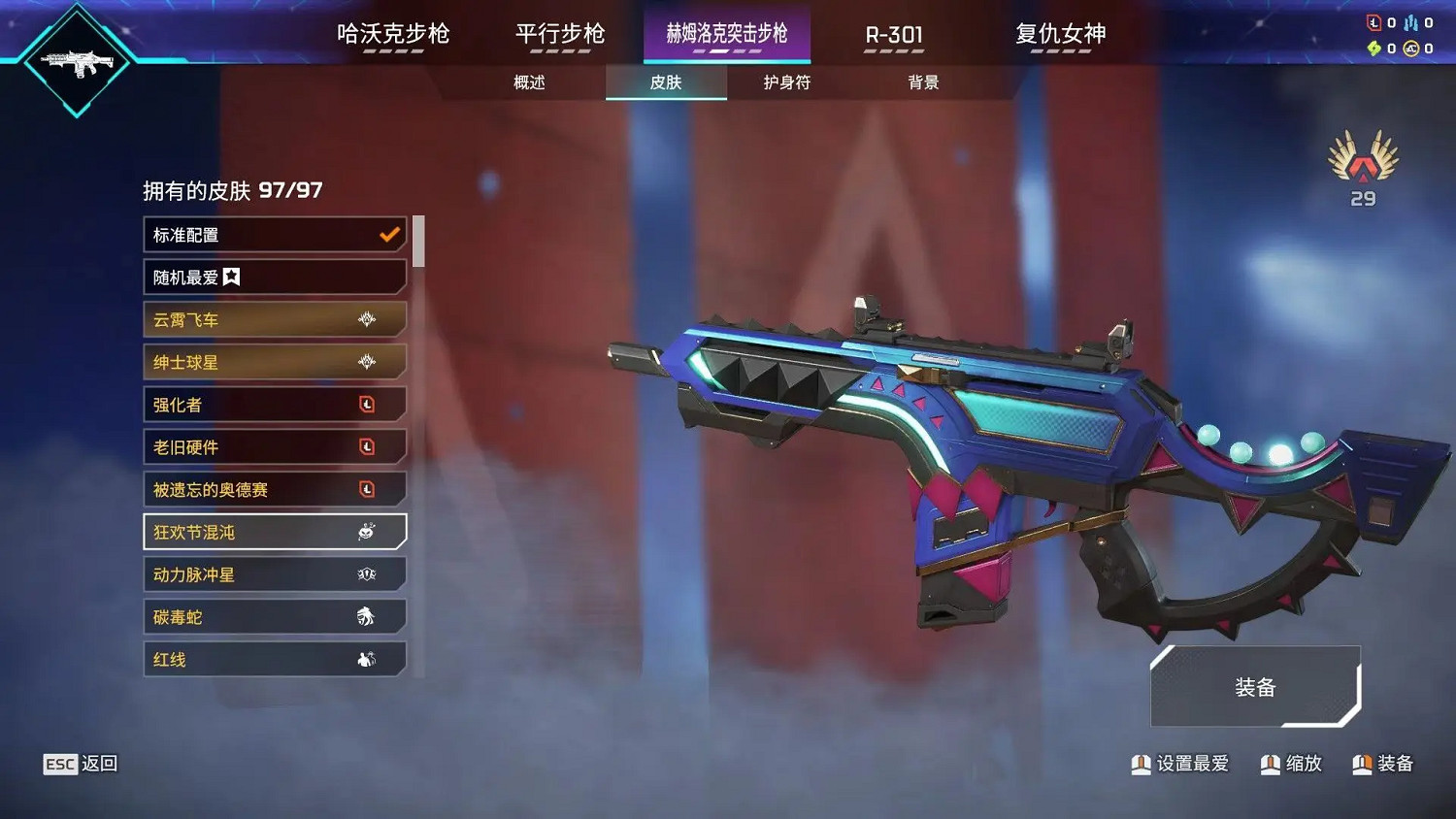The height and width of the screenshot is (819, 1456).
Task: Click the Apex coins gold currency icon
Action: [1409, 49]
